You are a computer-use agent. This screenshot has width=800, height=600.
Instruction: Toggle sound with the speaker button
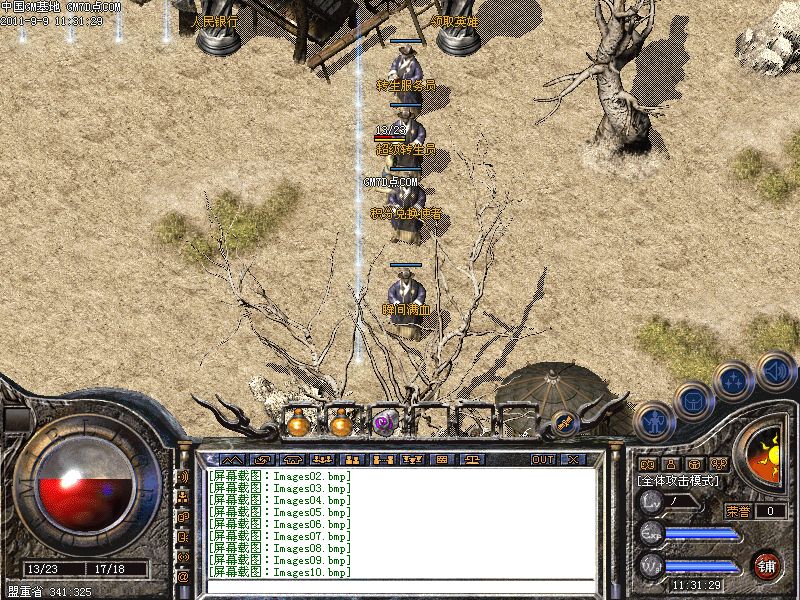[x=775, y=368]
